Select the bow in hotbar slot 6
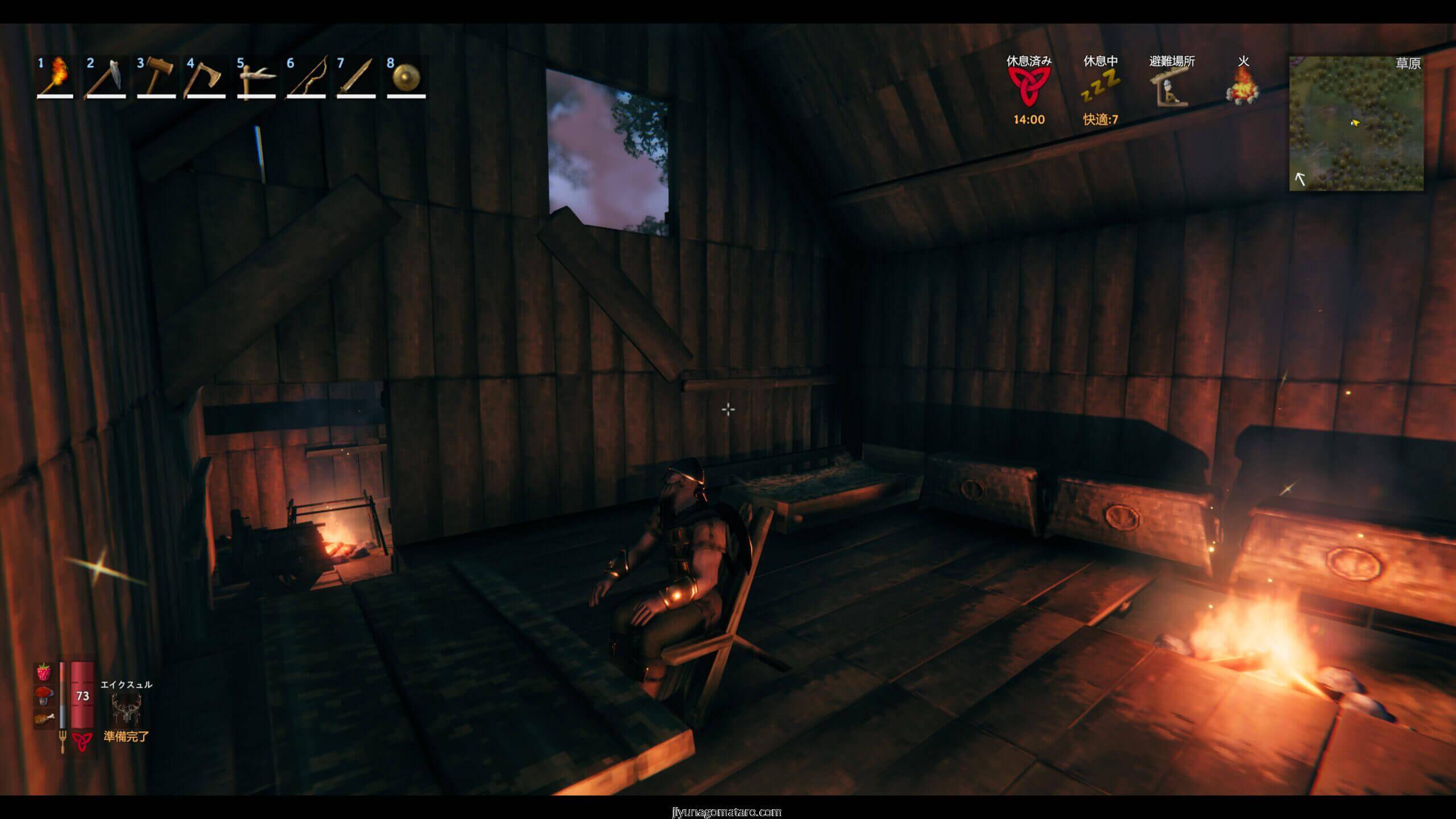Image resolution: width=1456 pixels, height=819 pixels. (306, 78)
